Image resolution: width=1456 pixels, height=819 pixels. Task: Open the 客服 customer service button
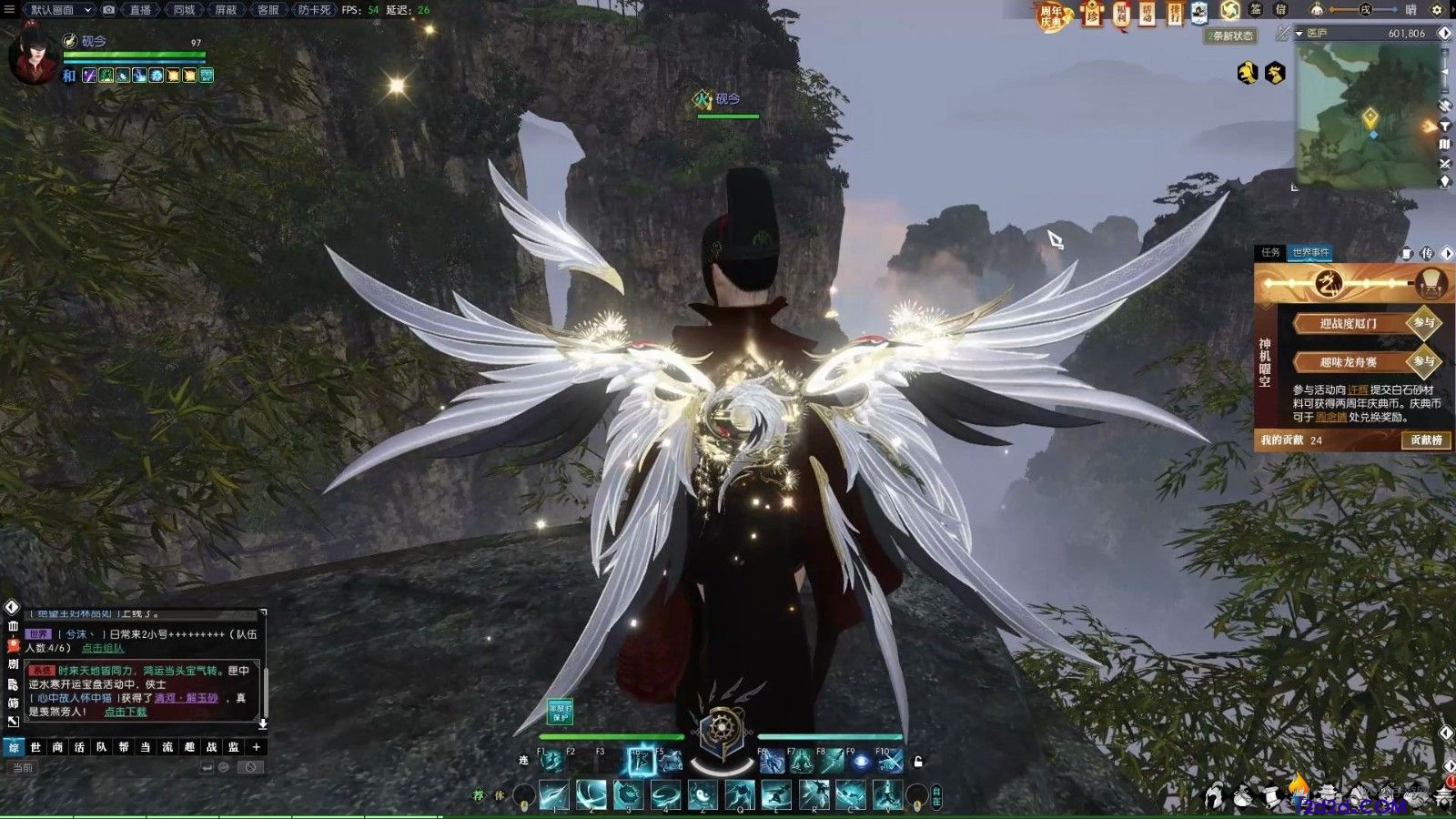(x=268, y=10)
